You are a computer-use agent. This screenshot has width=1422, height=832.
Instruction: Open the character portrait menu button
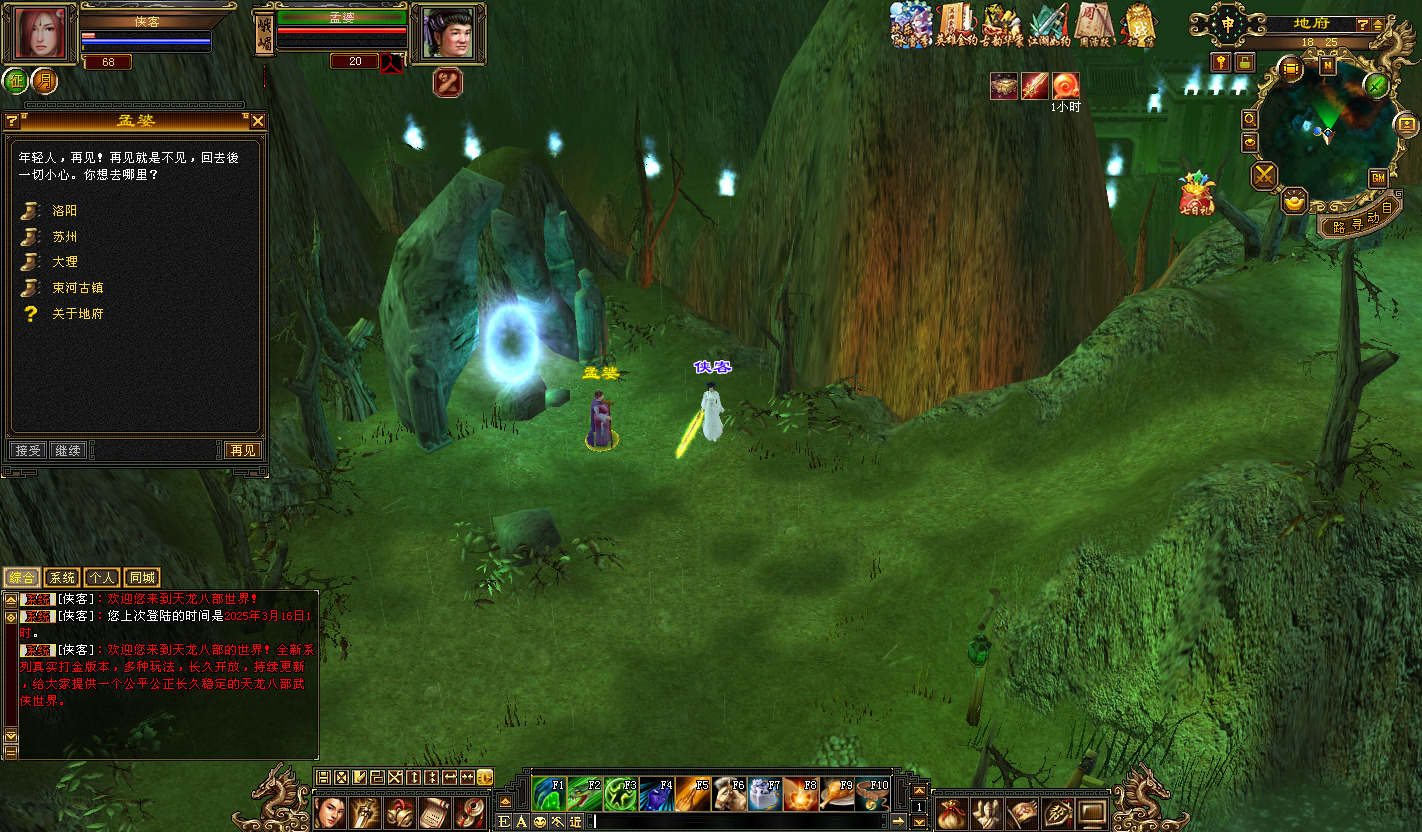tap(38, 32)
